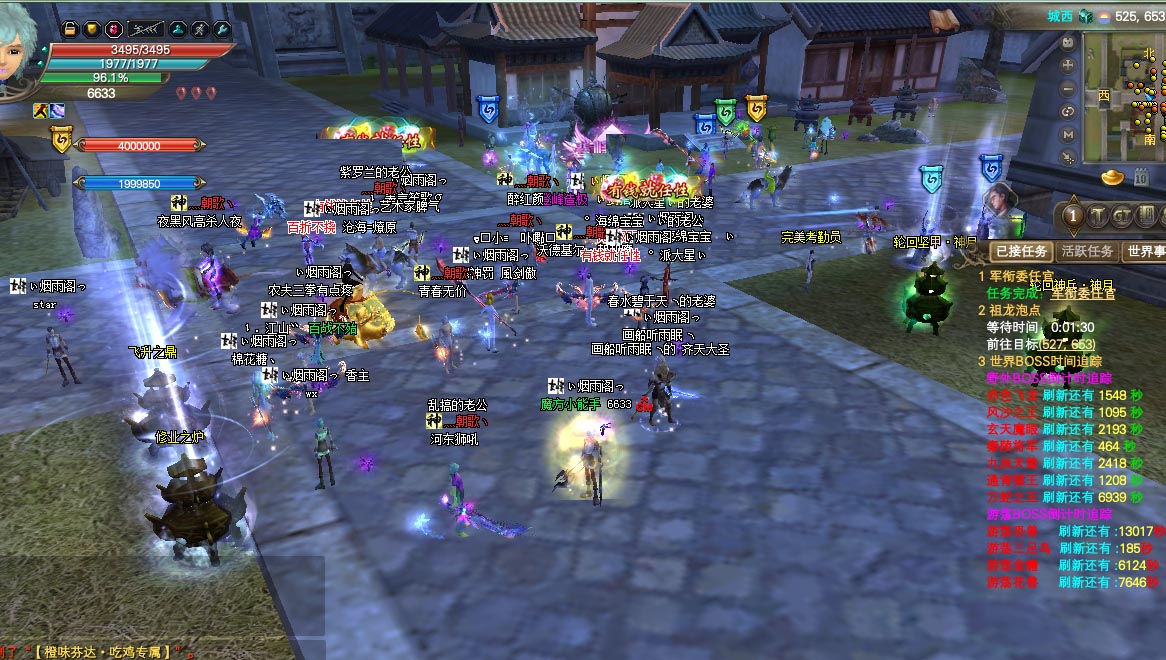Viewport: 1166px width, 660px height.
Task: Switch to the 已接任务 quest tab
Action: point(1019,251)
